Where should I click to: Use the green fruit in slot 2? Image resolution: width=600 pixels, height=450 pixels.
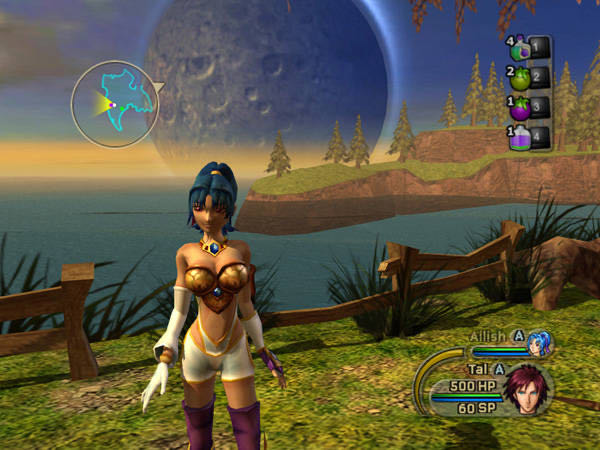click(521, 77)
